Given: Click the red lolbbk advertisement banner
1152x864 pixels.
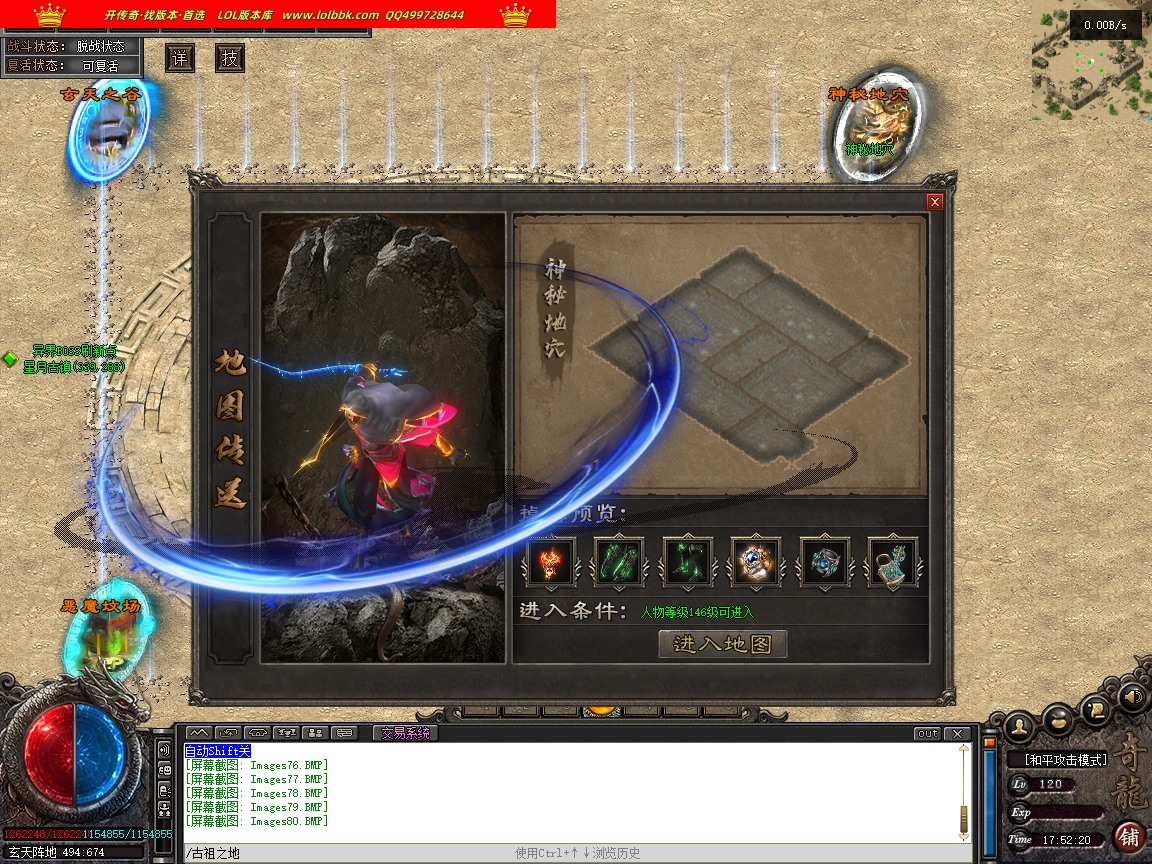Looking at the screenshot, I should 278,14.
